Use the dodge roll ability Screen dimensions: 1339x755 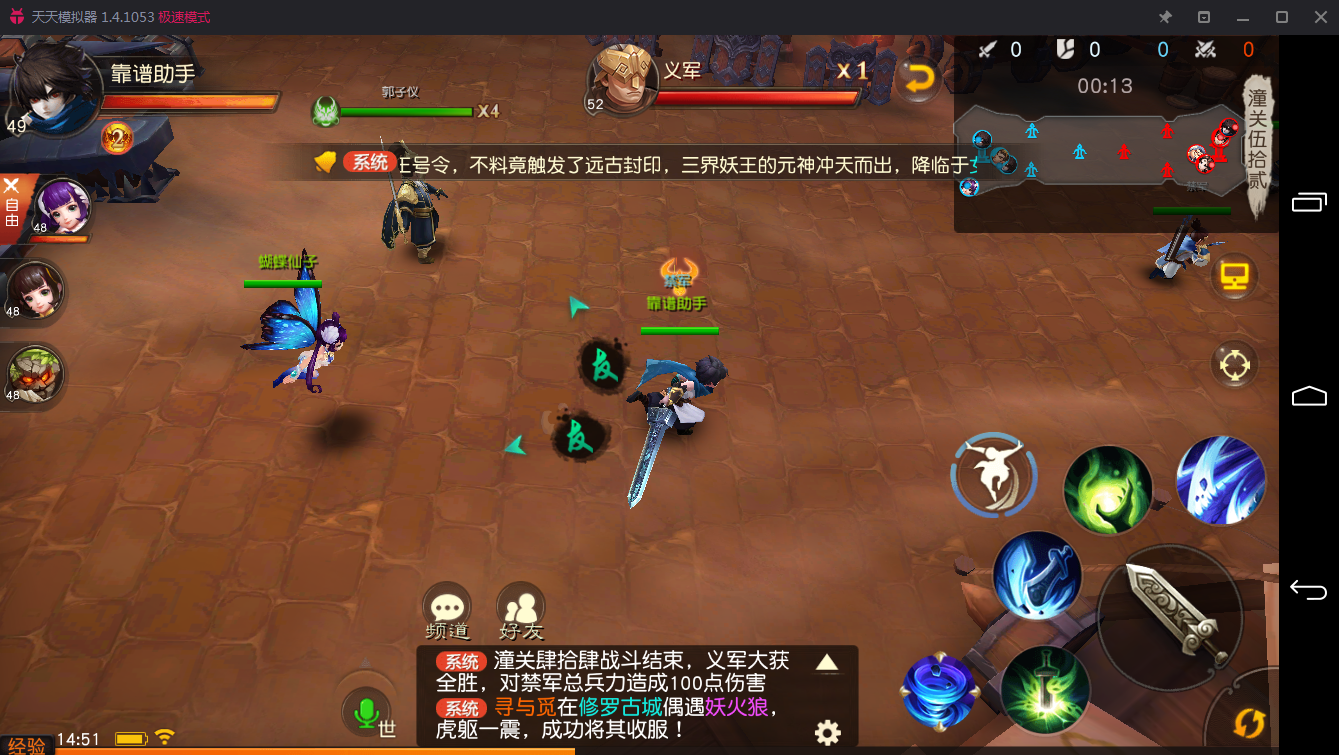993,476
